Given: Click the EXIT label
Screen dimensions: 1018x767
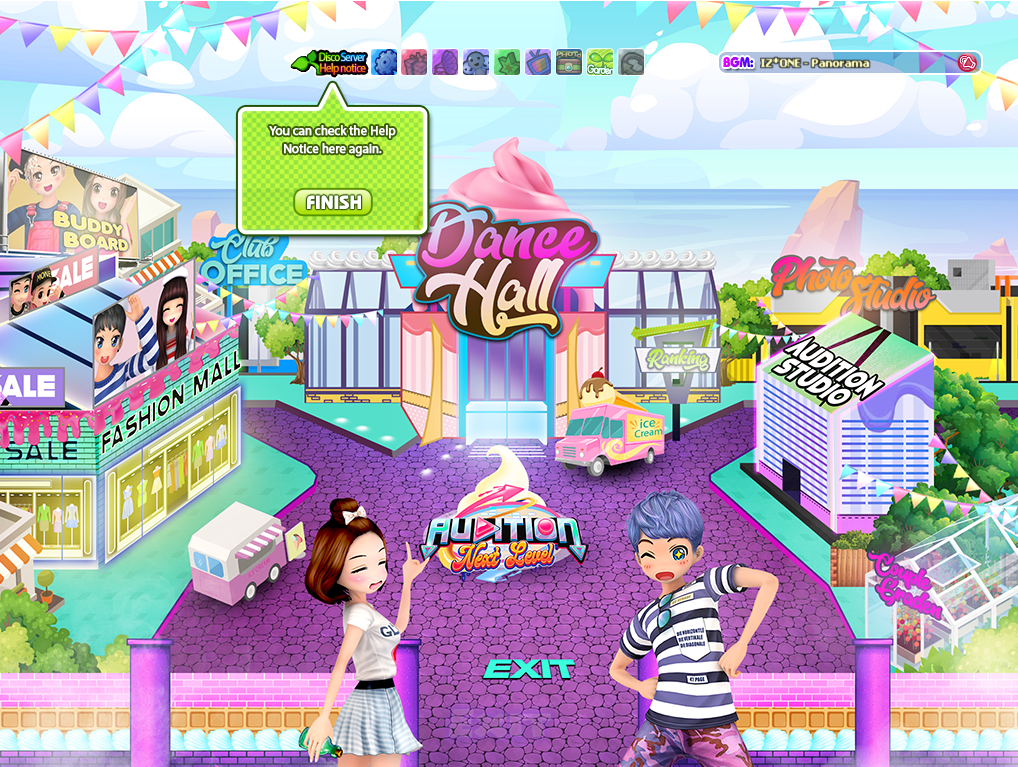Looking at the screenshot, I should [x=529, y=669].
